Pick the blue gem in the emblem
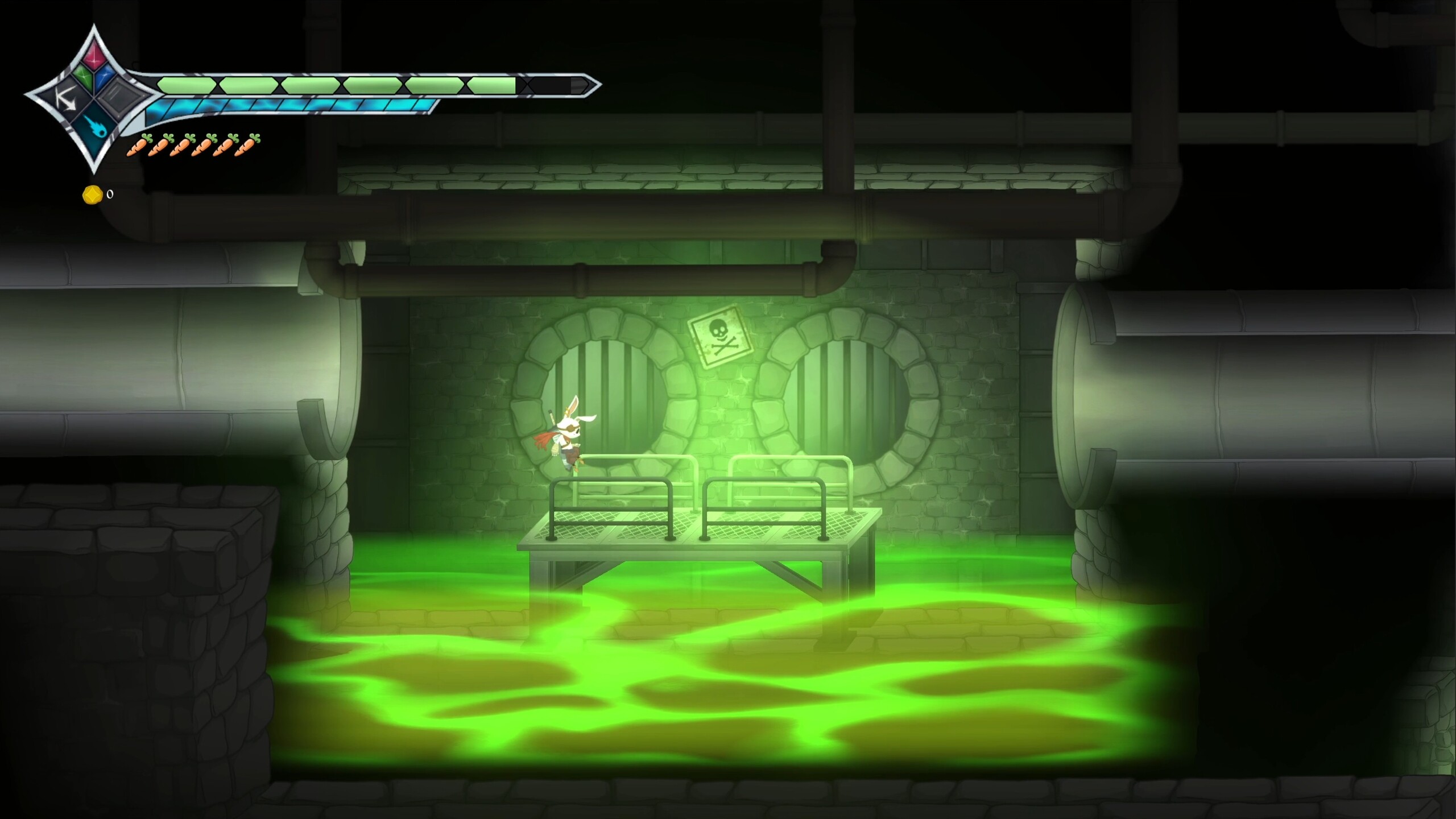1456x819 pixels. [x=106, y=77]
